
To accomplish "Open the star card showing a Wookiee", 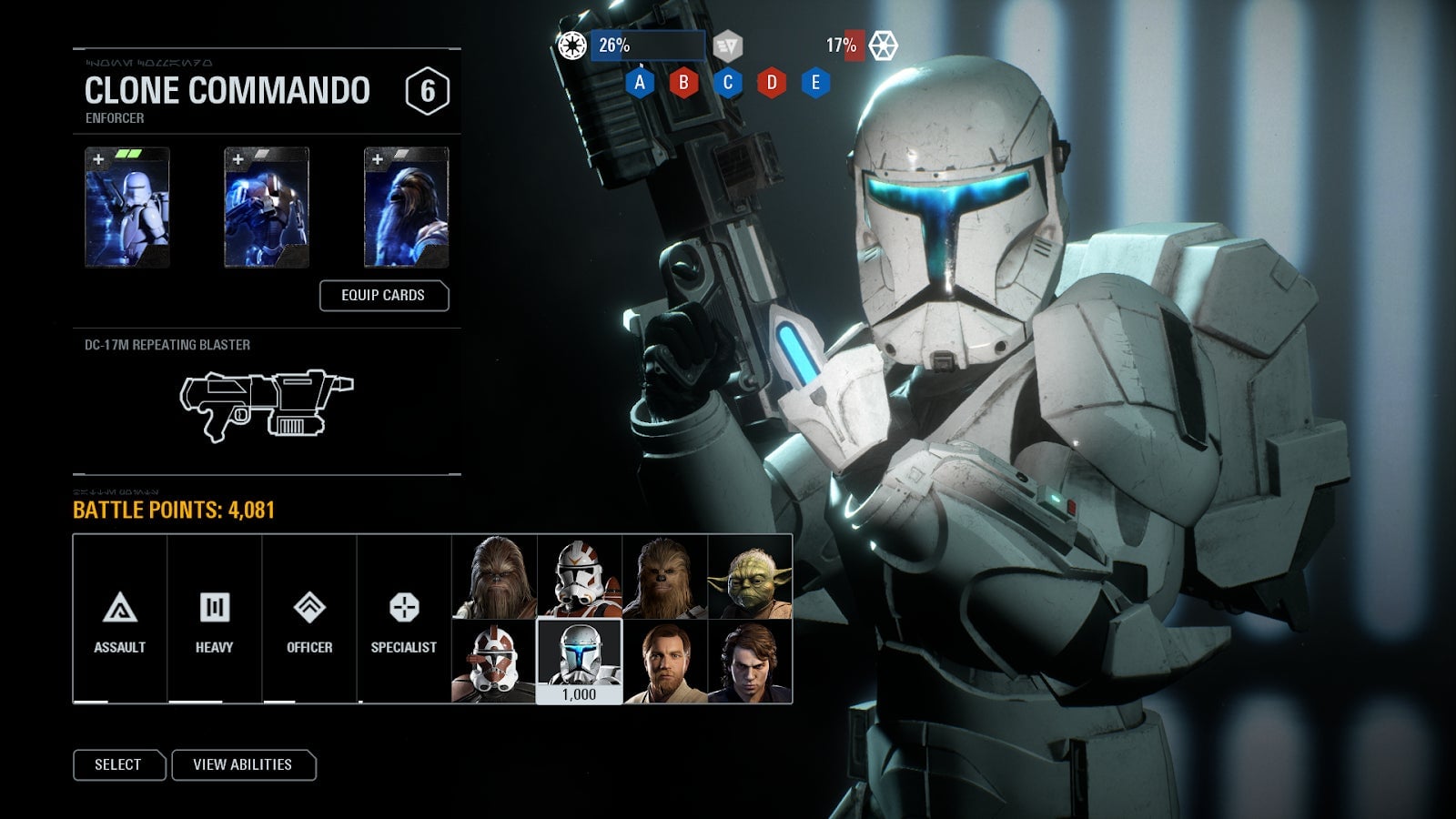I will 406,207.
